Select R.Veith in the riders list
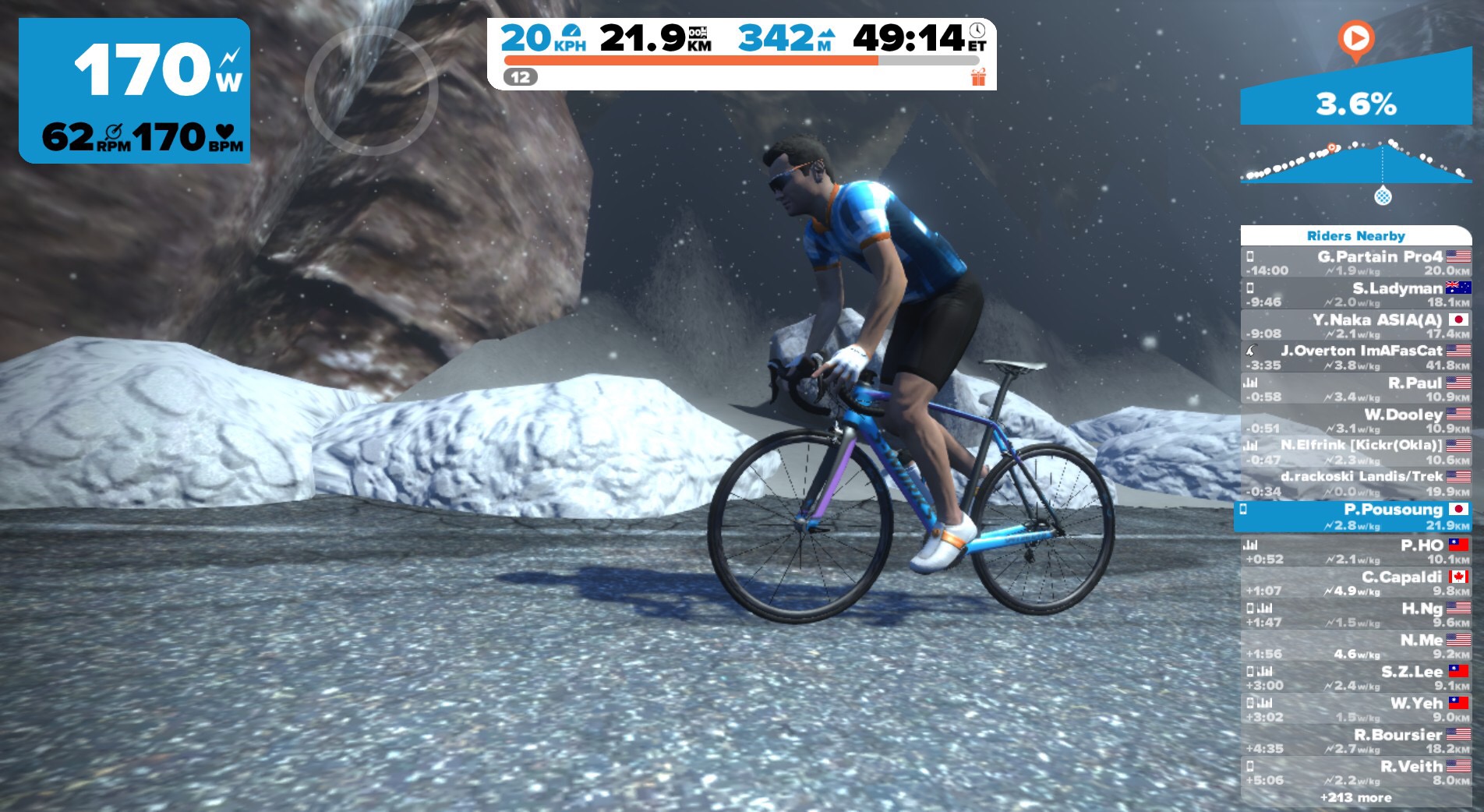This screenshot has width=1484, height=812. [1356, 772]
